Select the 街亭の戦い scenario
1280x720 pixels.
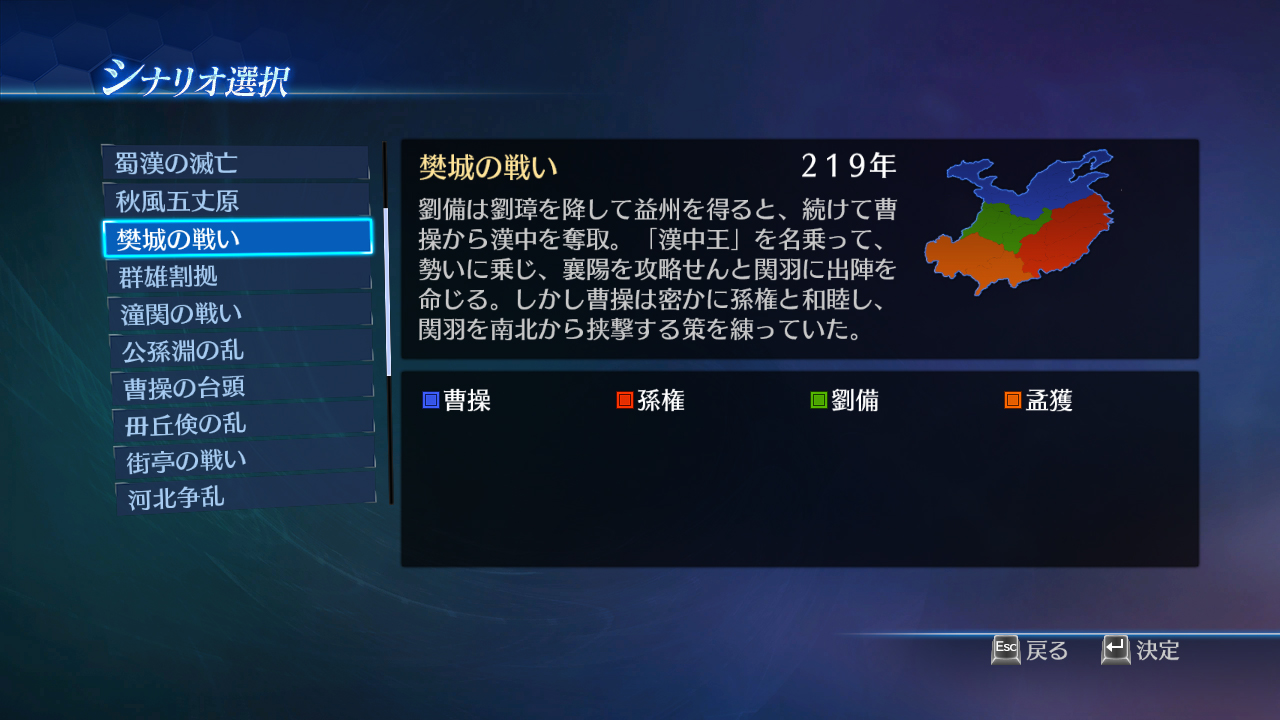237,459
